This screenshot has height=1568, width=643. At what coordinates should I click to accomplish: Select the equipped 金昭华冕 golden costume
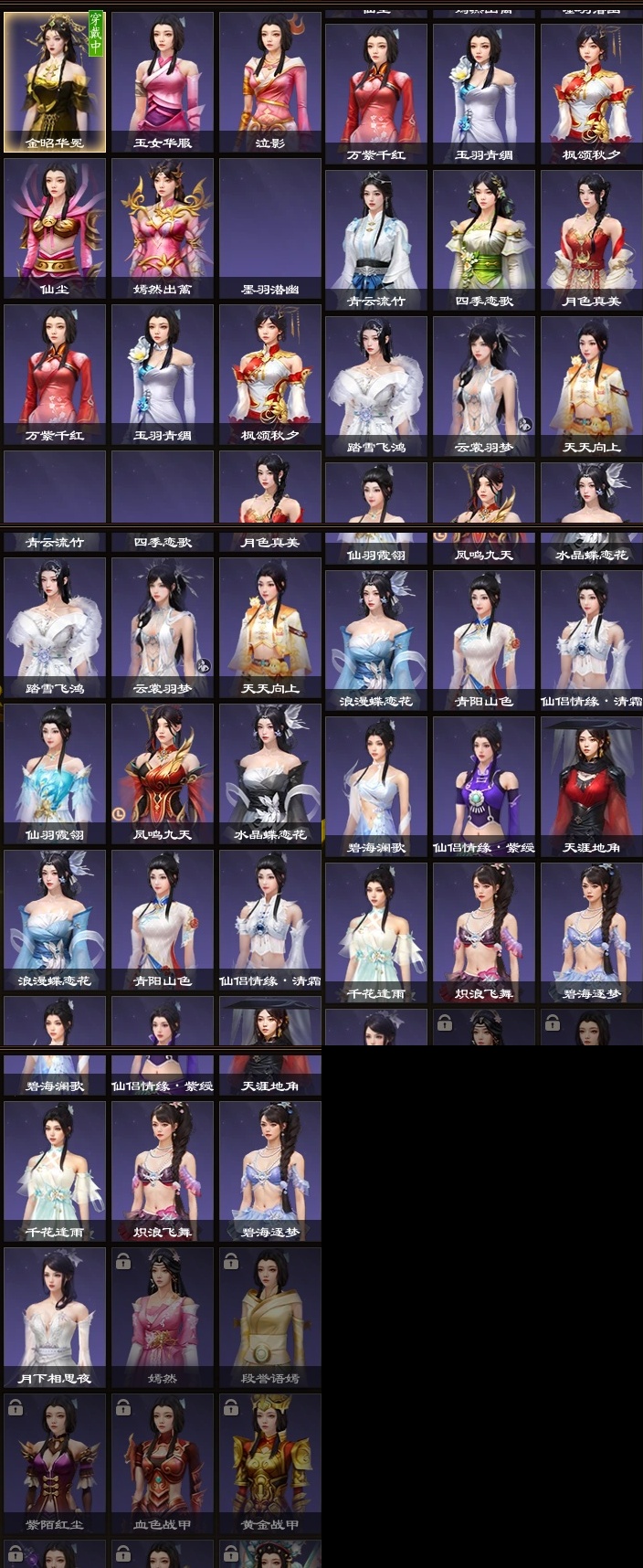tap(55, 81)
